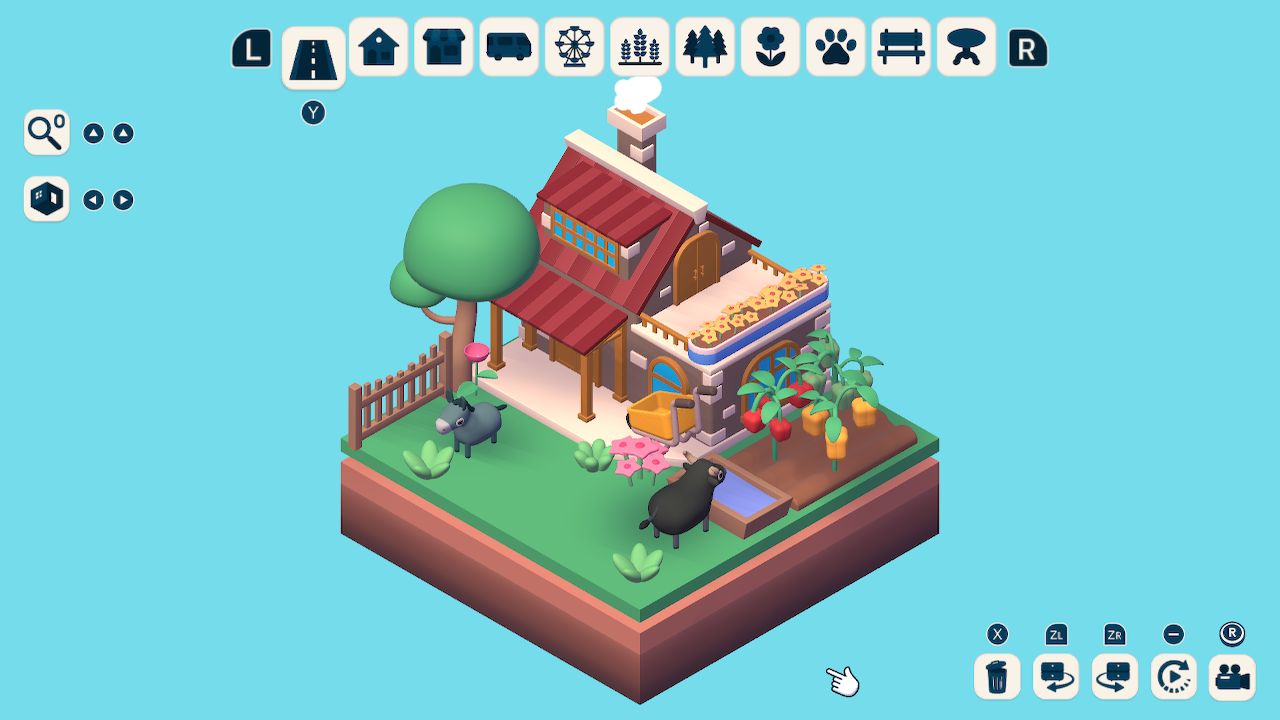This screenshot has width=1280, height=720.
Task: Click the zoom magnifier icon
Action: pyautogui.click(x=44, y=131)
